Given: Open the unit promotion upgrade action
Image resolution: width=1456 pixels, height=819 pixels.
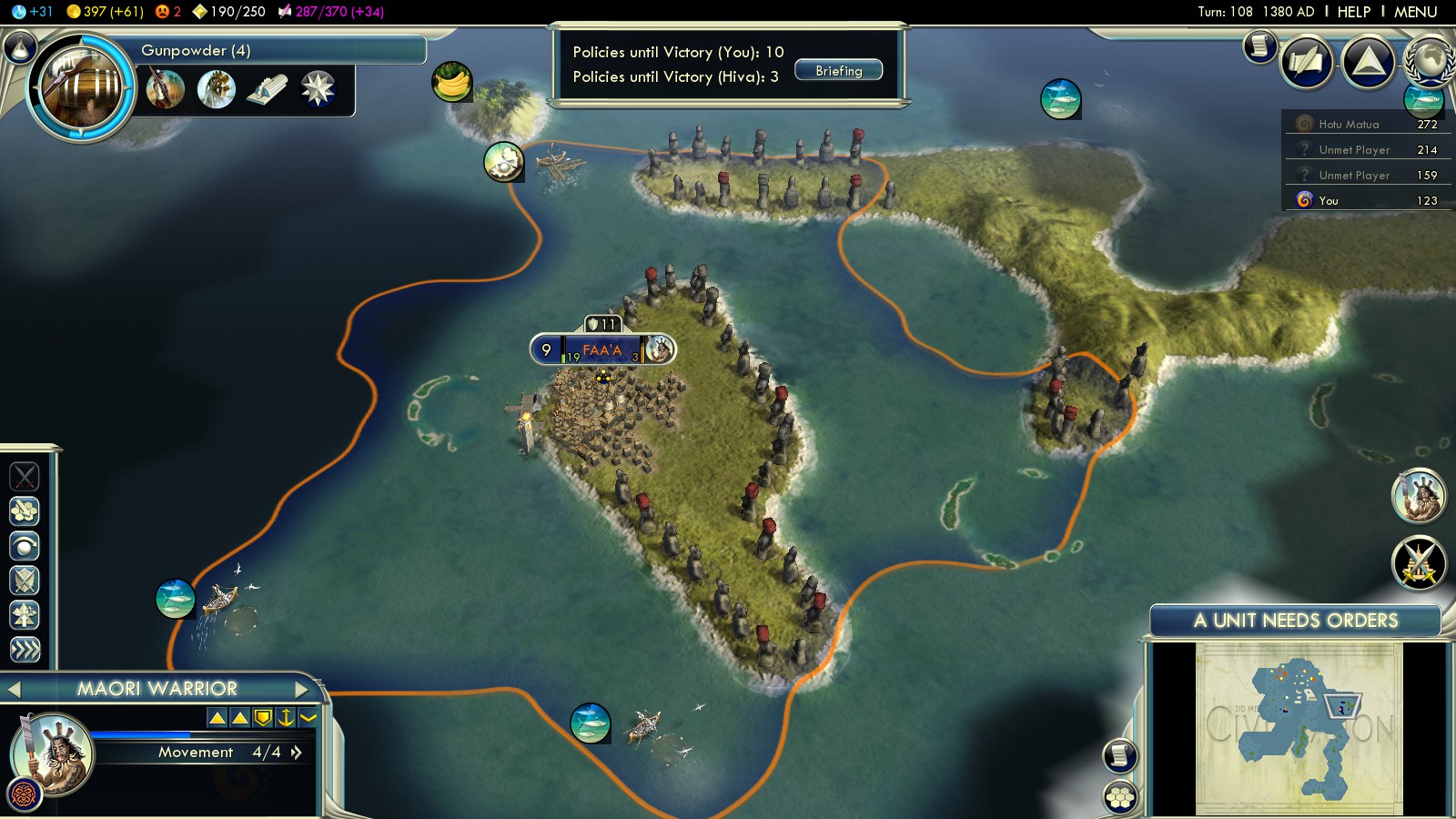Looking at the screenshot, I should point(25,615).
